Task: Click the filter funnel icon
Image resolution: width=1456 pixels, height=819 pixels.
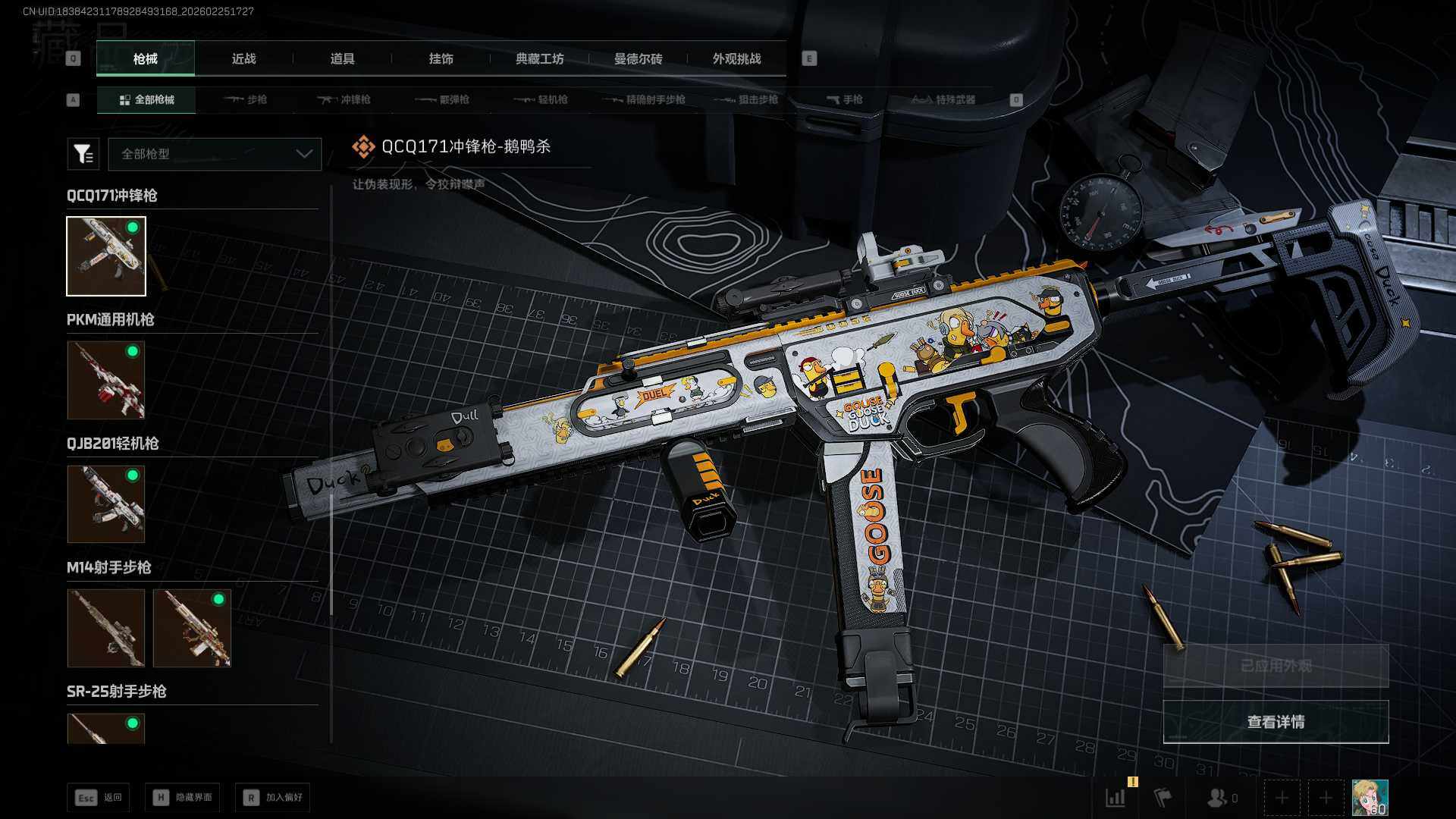Action: (x=83, y=154)
